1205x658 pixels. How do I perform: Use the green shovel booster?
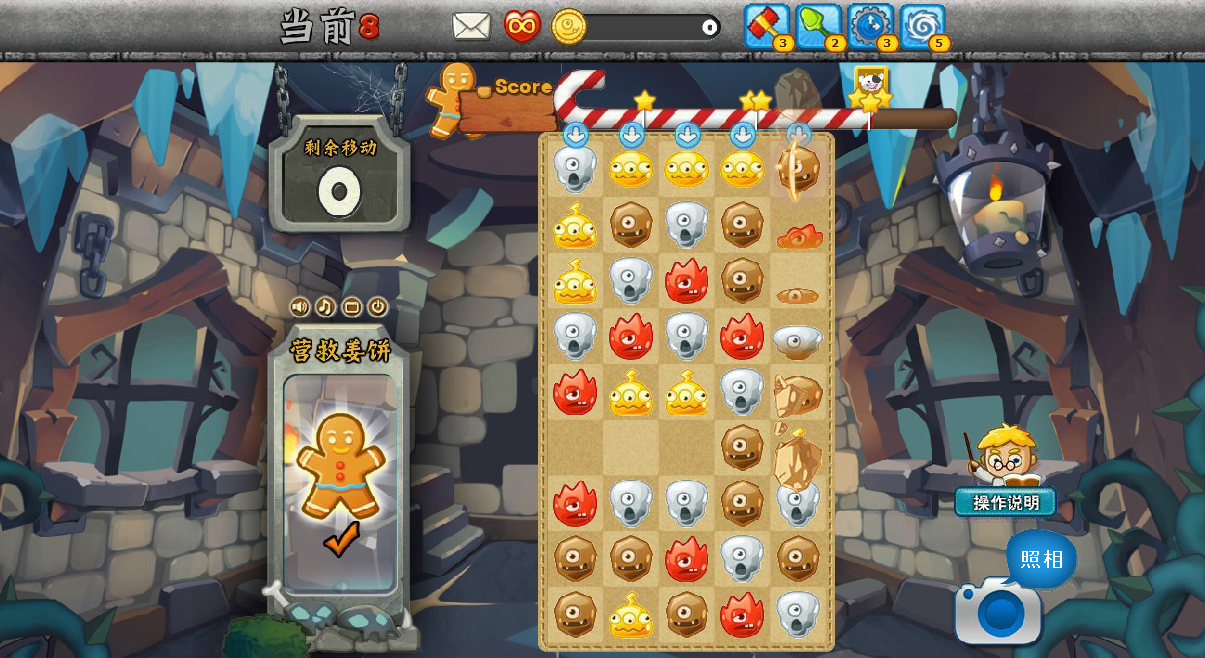click(x=818, y=25)
